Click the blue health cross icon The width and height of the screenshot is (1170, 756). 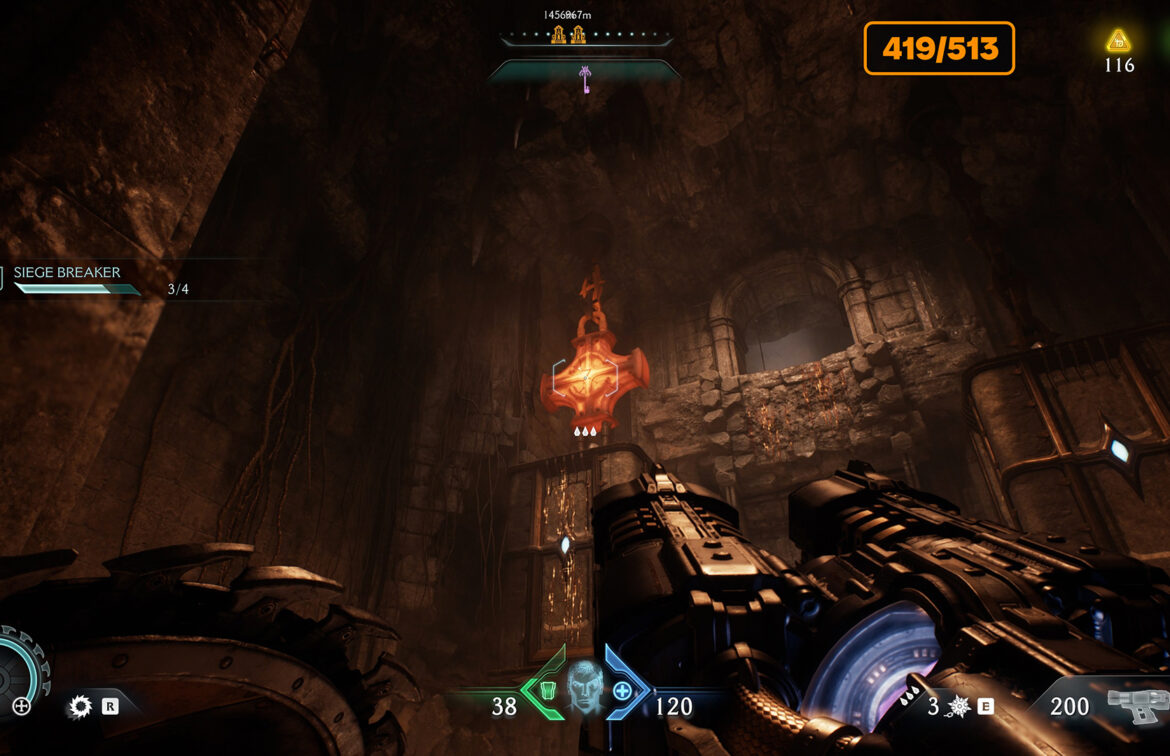(622, 690)
